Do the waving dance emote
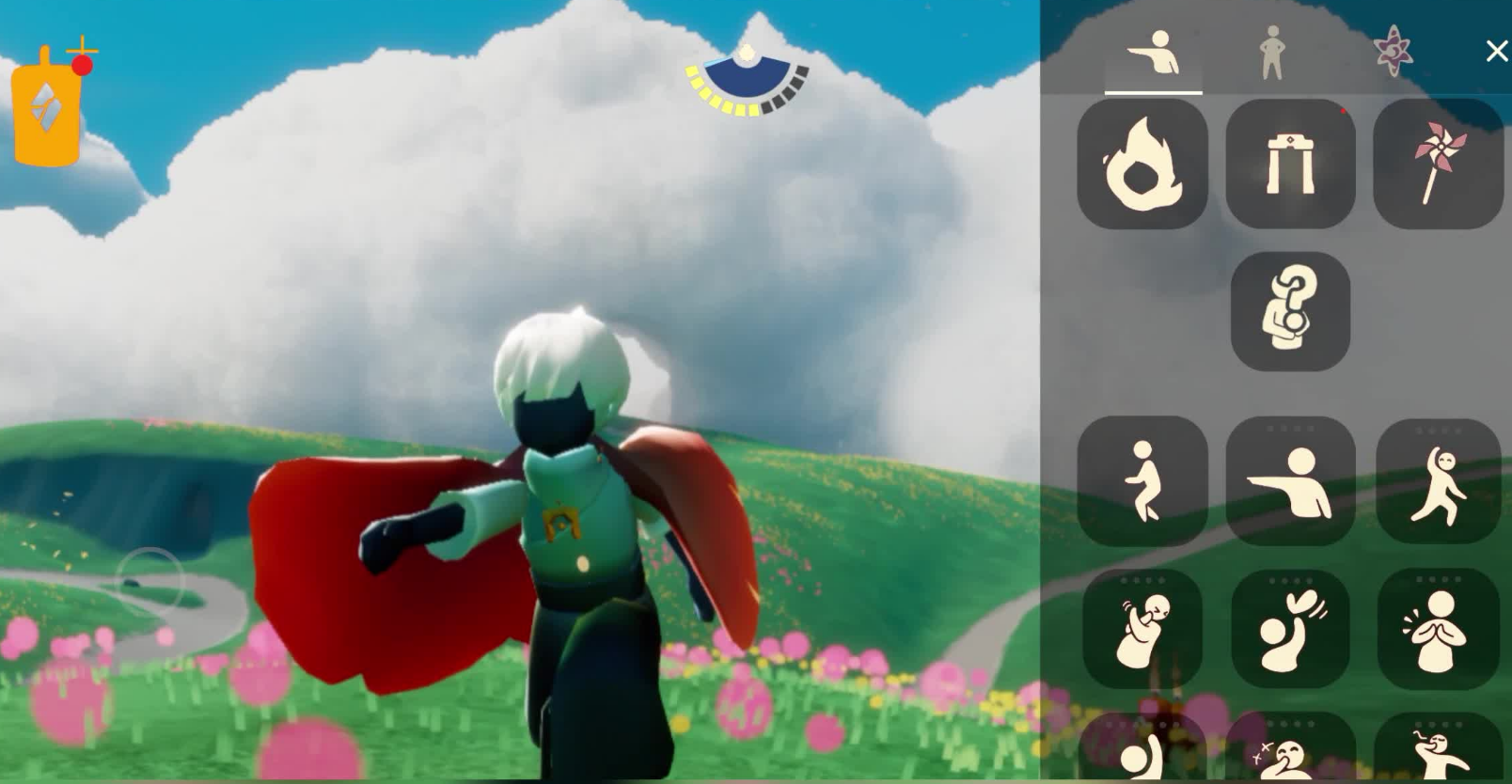The height and width of the screenshot is (784, 1512). point(1438,481)
